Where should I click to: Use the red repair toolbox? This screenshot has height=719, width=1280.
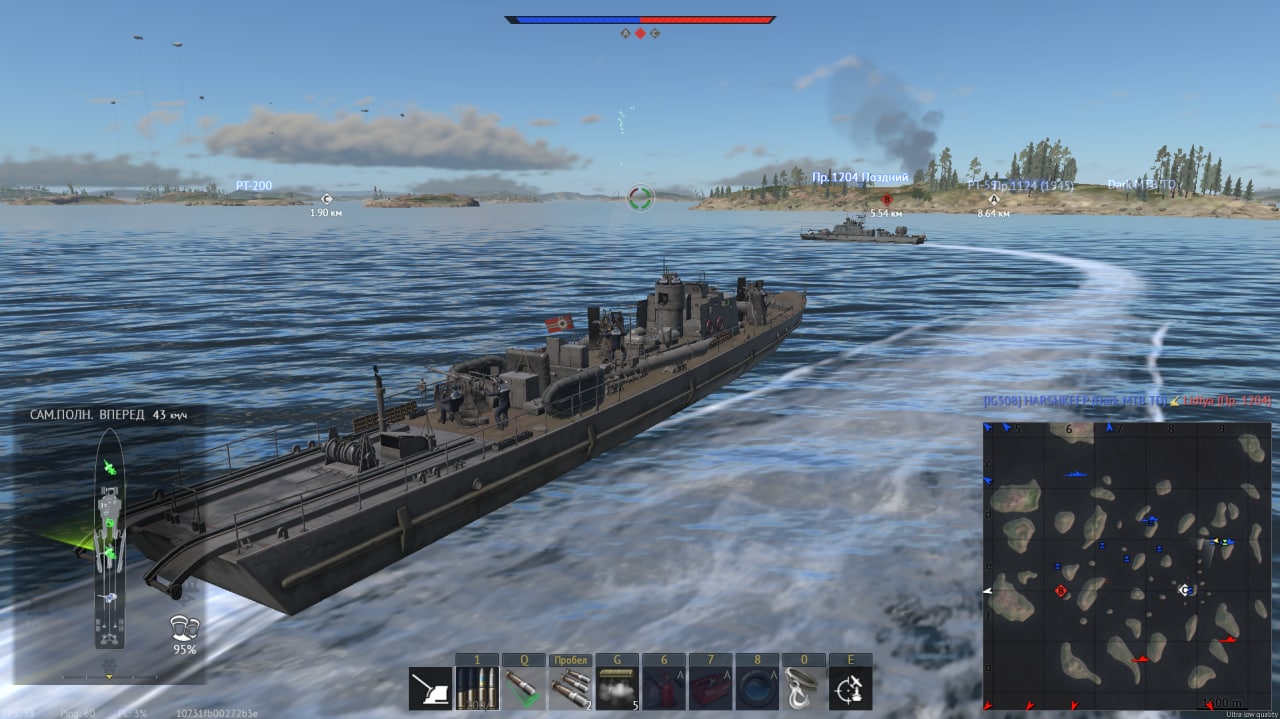click(711, 688)
